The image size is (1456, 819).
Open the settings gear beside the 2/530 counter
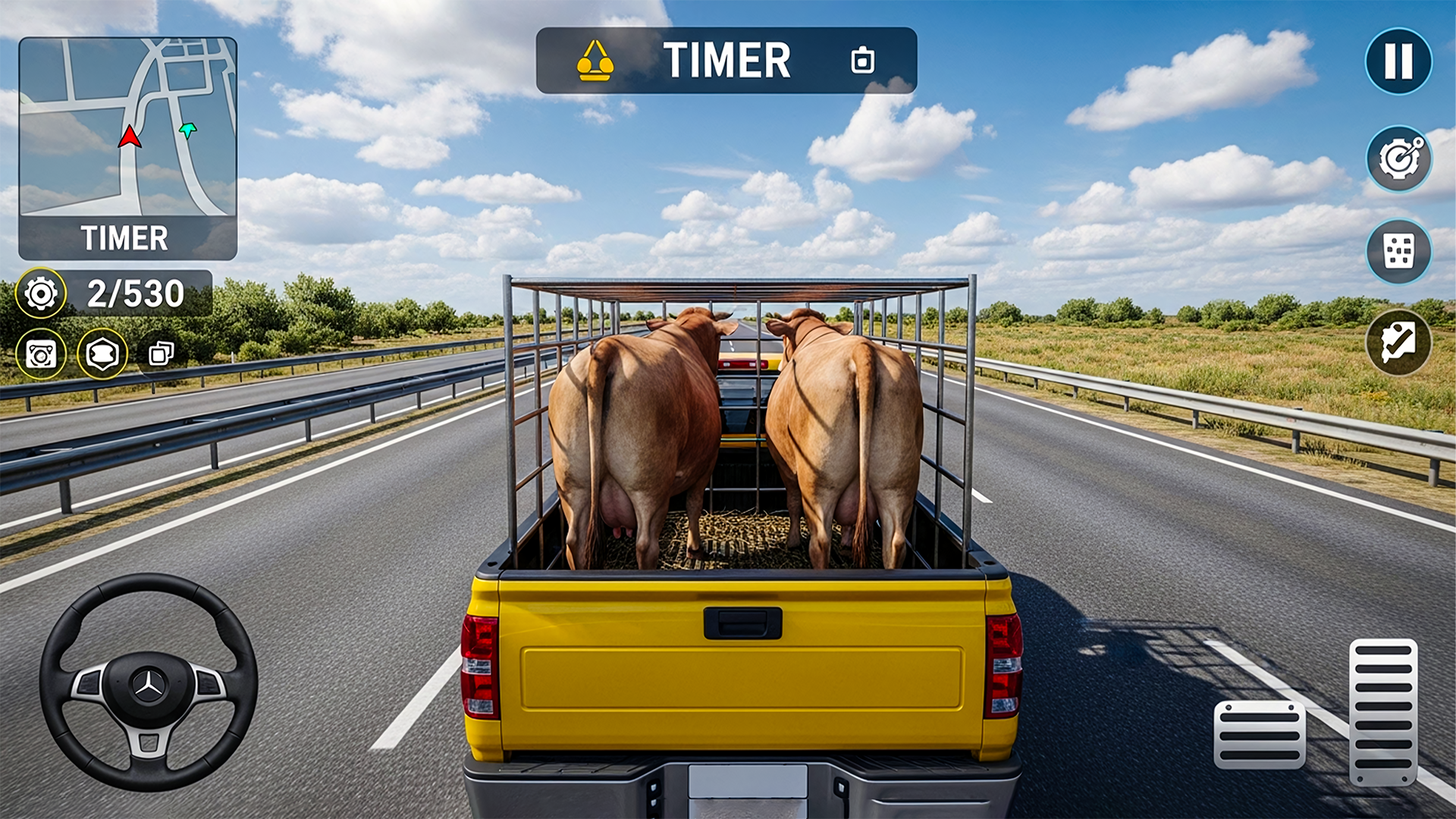[43, 293]
